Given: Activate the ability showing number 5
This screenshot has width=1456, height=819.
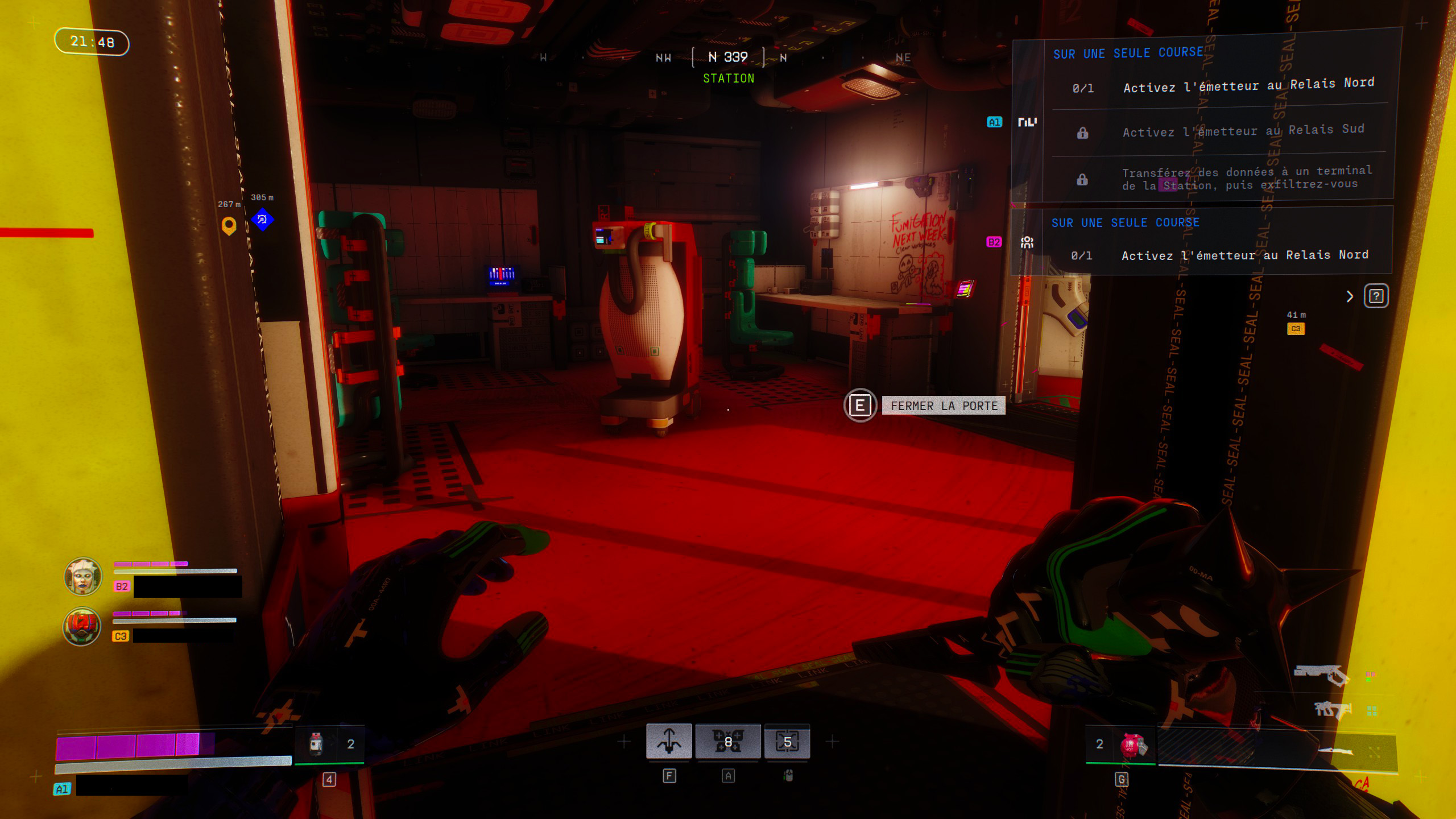Looking at the screenshot, I should [787, 742].
